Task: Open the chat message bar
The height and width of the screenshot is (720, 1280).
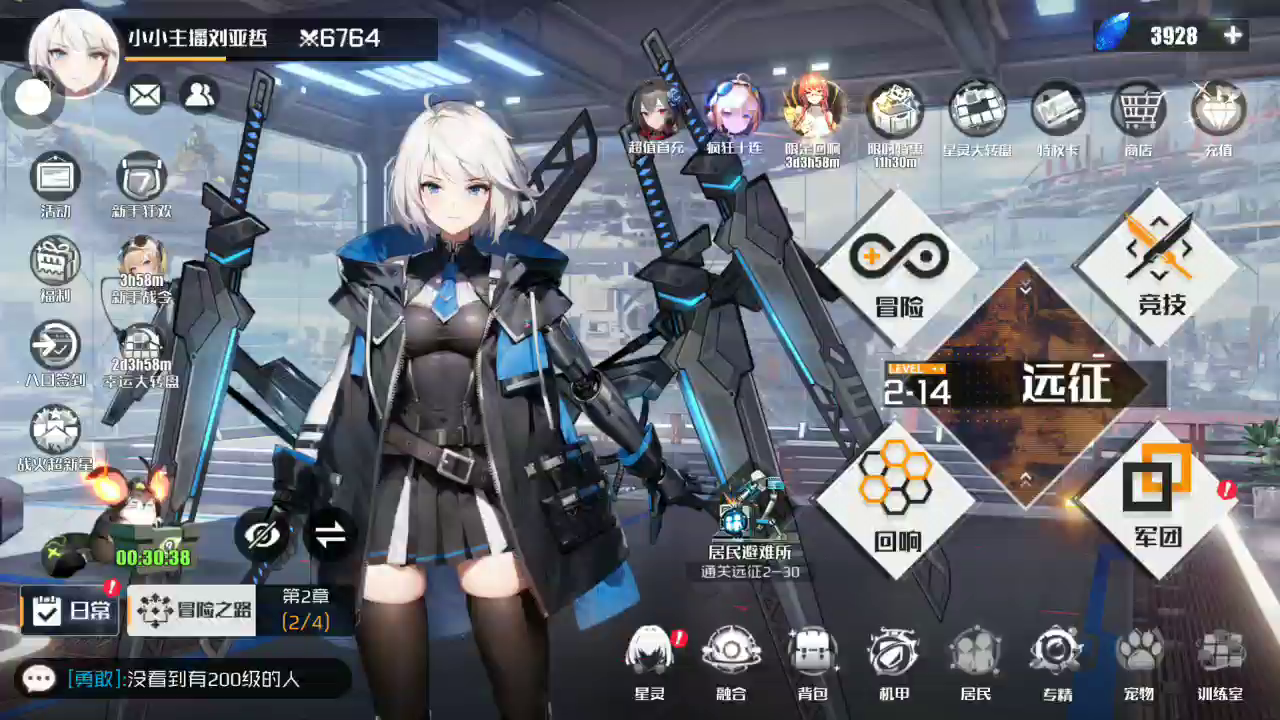Action: coord(183,679)
